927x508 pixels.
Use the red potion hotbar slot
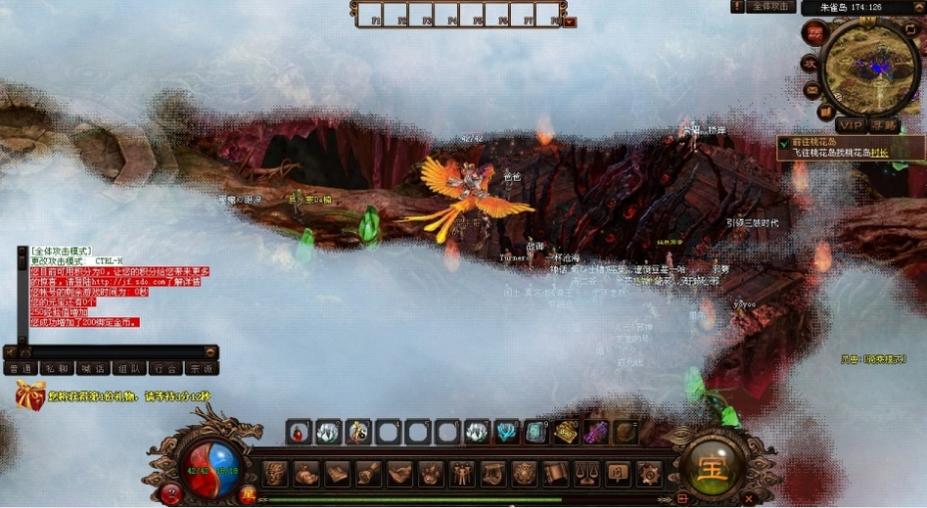click(298, 432)
